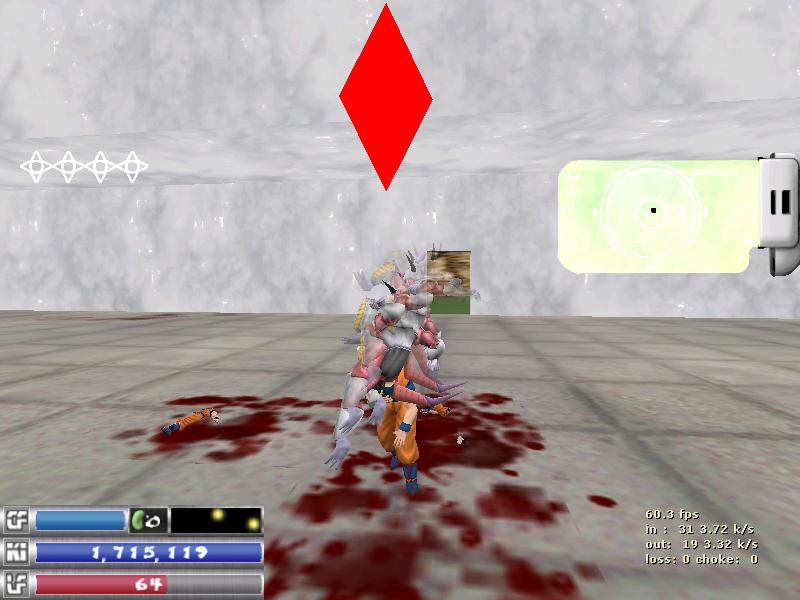Click the scouter radar display
Screen dimensions: 800x600
(x=654, y=213)
